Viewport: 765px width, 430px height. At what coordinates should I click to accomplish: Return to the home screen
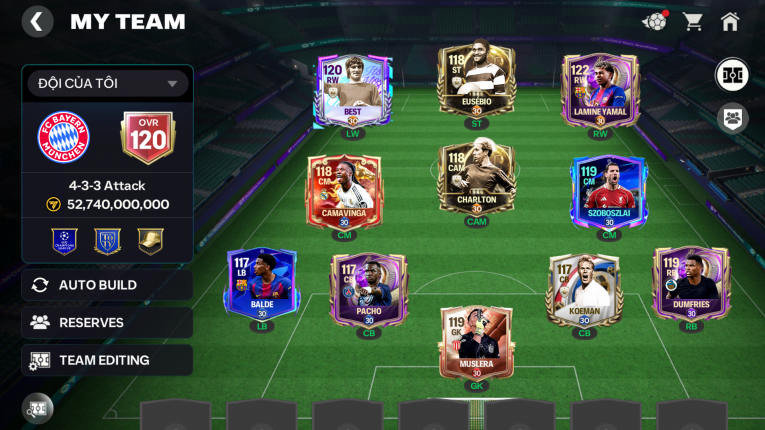coord(730,21)
